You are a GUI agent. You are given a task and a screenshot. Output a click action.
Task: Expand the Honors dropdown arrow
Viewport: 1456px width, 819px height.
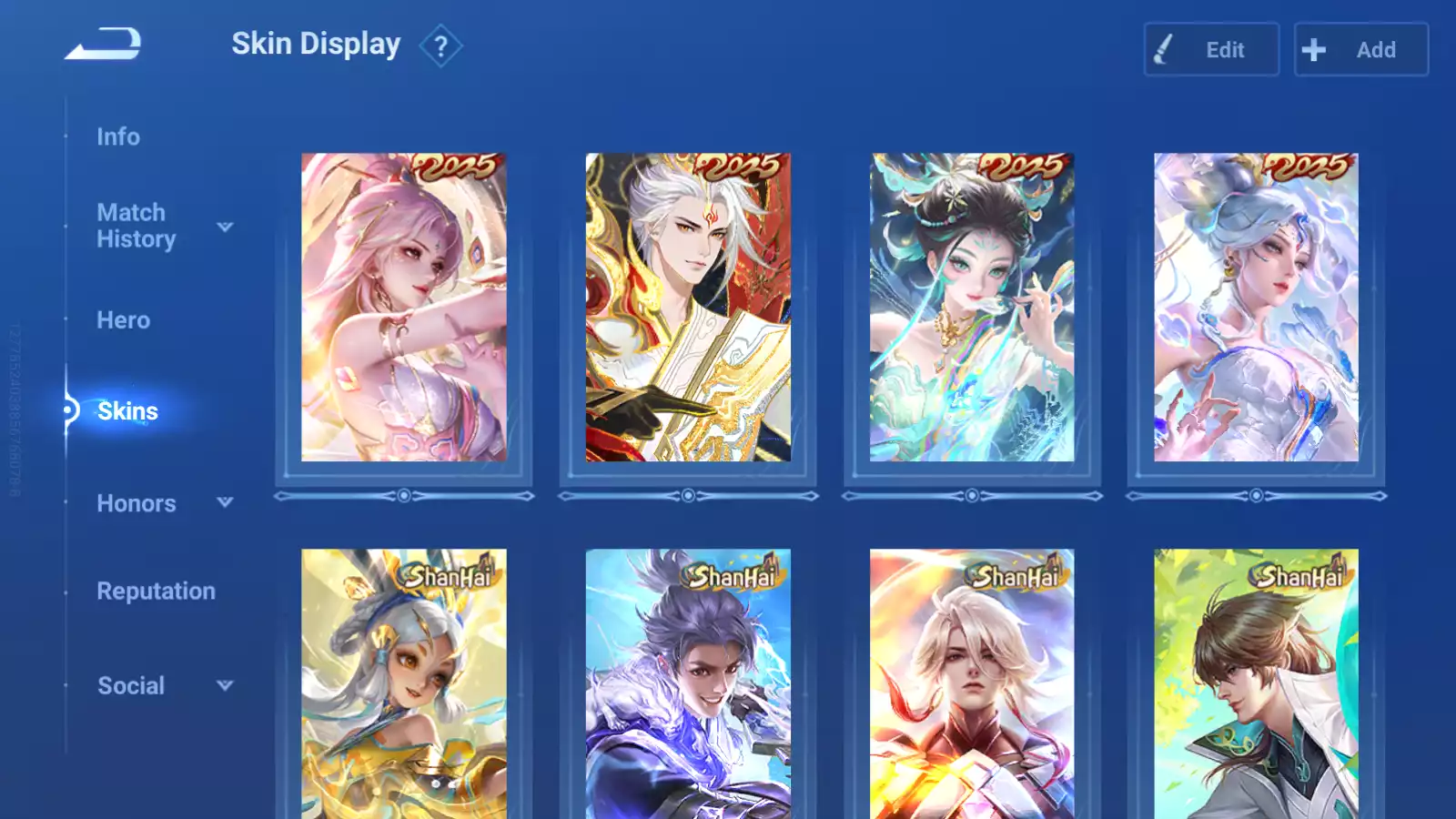tap(225, 502)
